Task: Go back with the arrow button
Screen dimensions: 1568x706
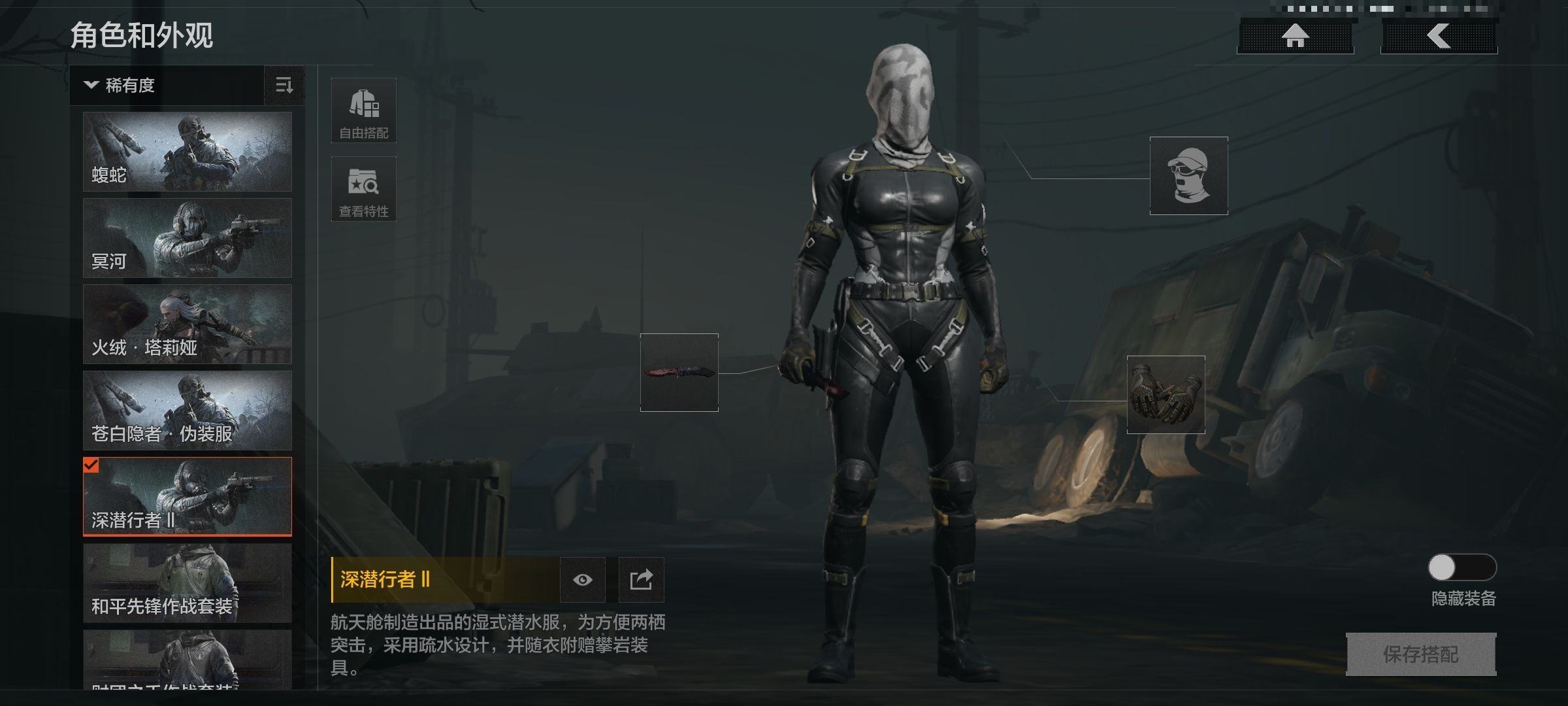Action: 1438,36
